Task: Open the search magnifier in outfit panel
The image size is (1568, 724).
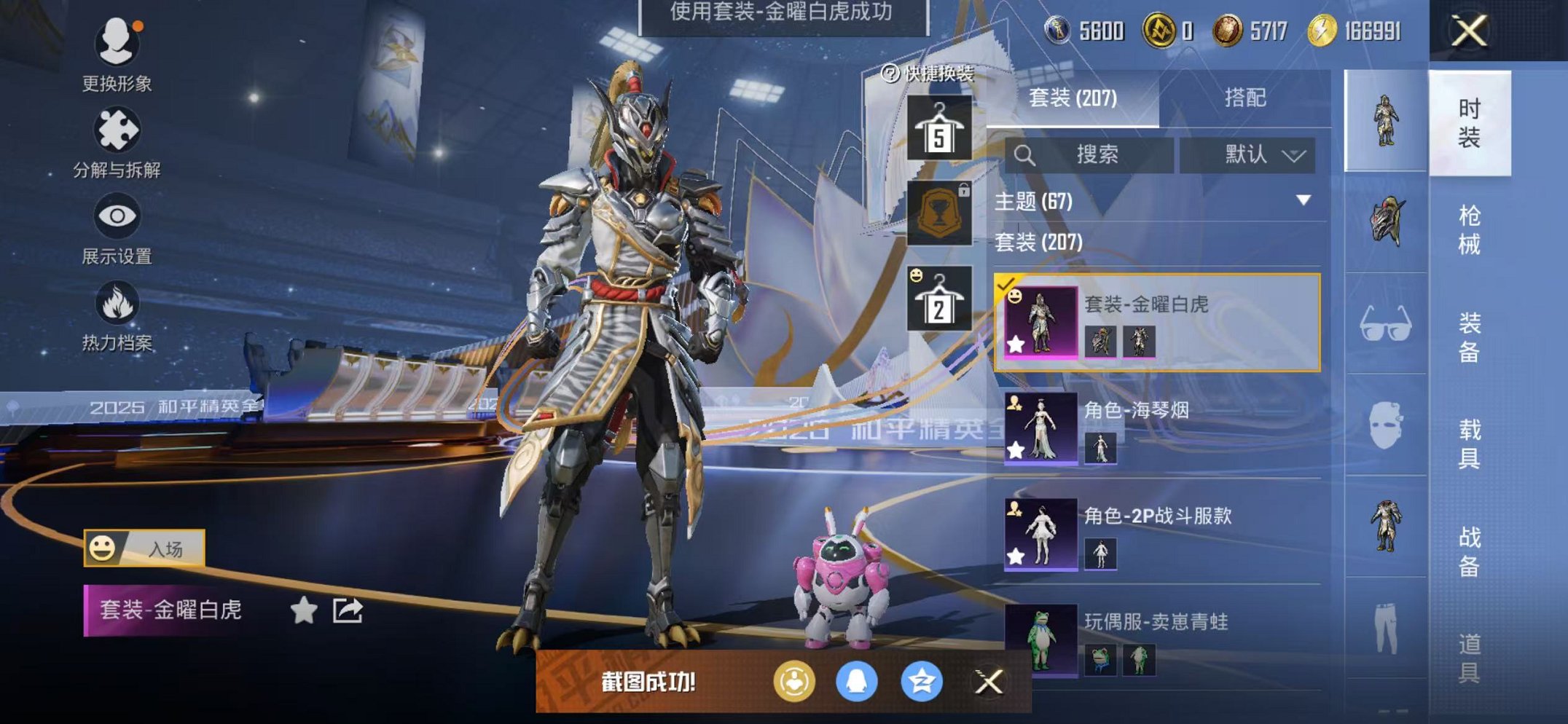Action: [1026, 155]
